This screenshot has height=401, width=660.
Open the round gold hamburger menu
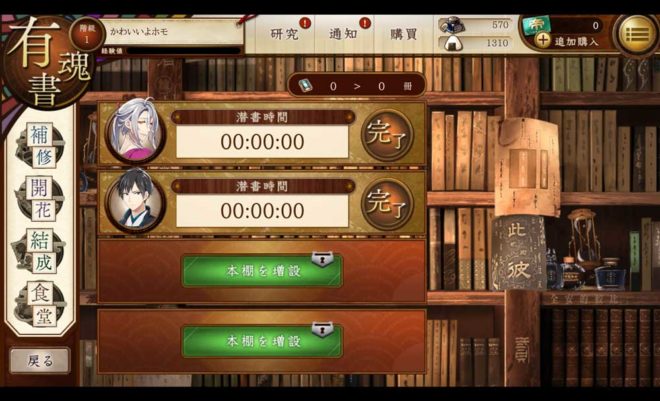(x=634, y=34)
